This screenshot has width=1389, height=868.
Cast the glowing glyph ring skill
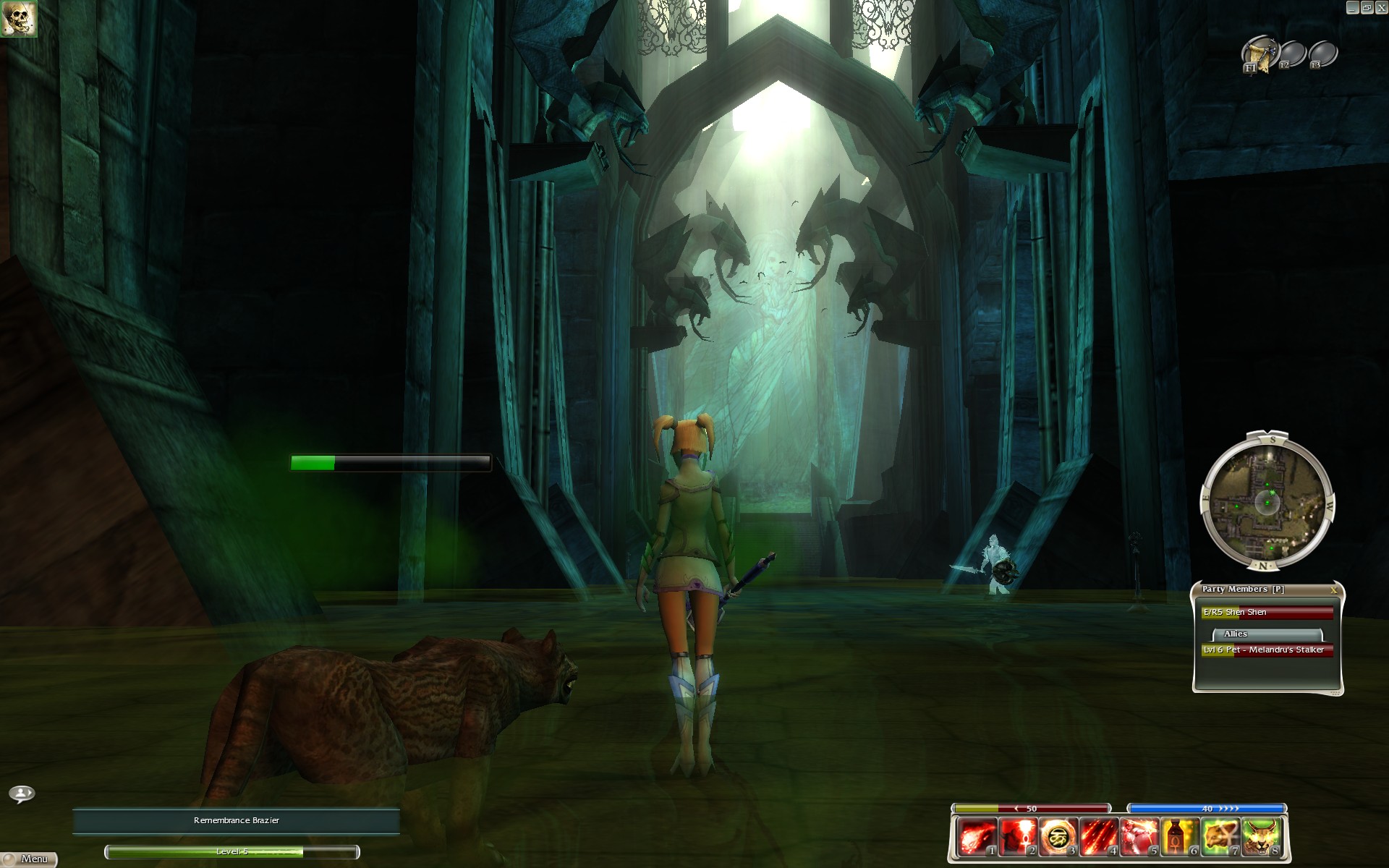click(1057, 837)
